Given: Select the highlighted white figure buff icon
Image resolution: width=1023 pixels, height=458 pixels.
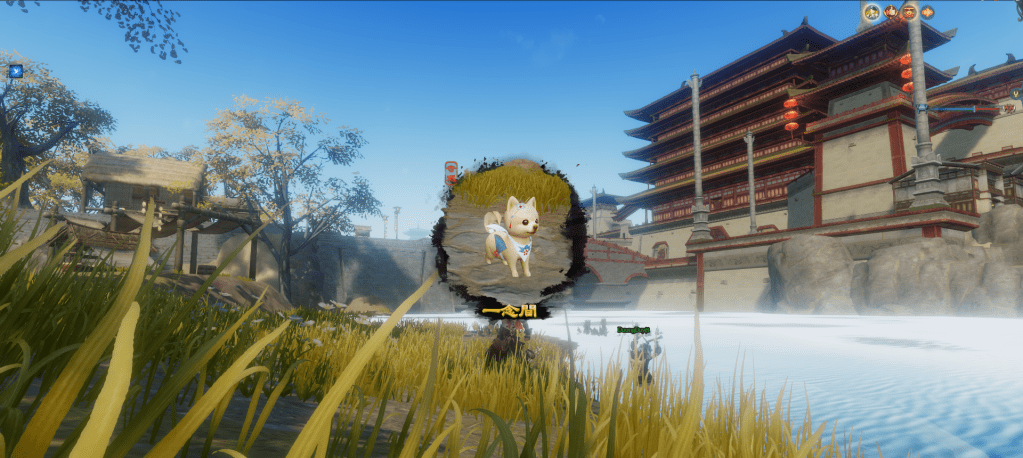Looking at the screenshot, I should (x=872, y=12).
